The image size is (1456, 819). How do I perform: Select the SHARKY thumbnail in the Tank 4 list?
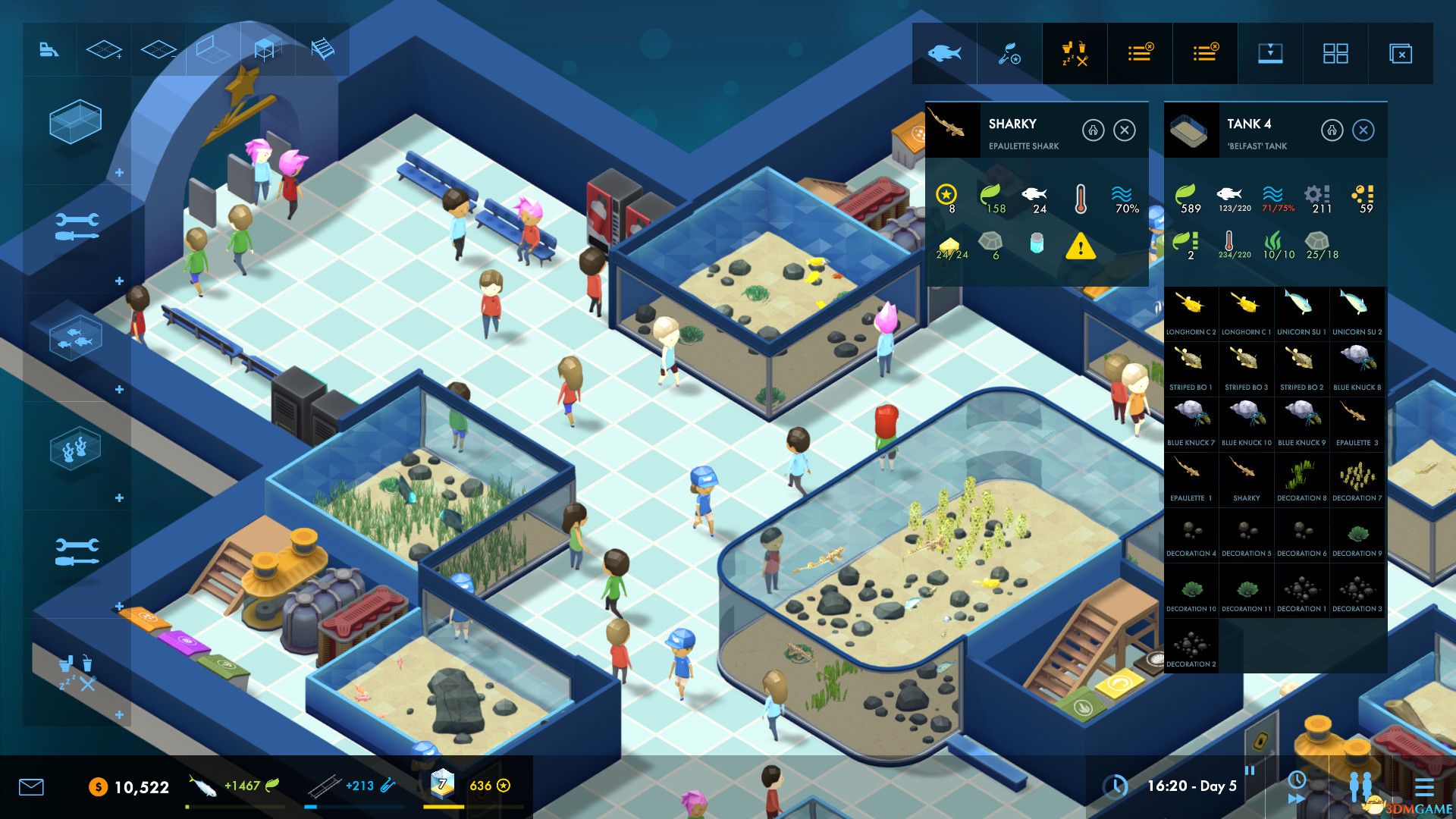[1246, 474]
